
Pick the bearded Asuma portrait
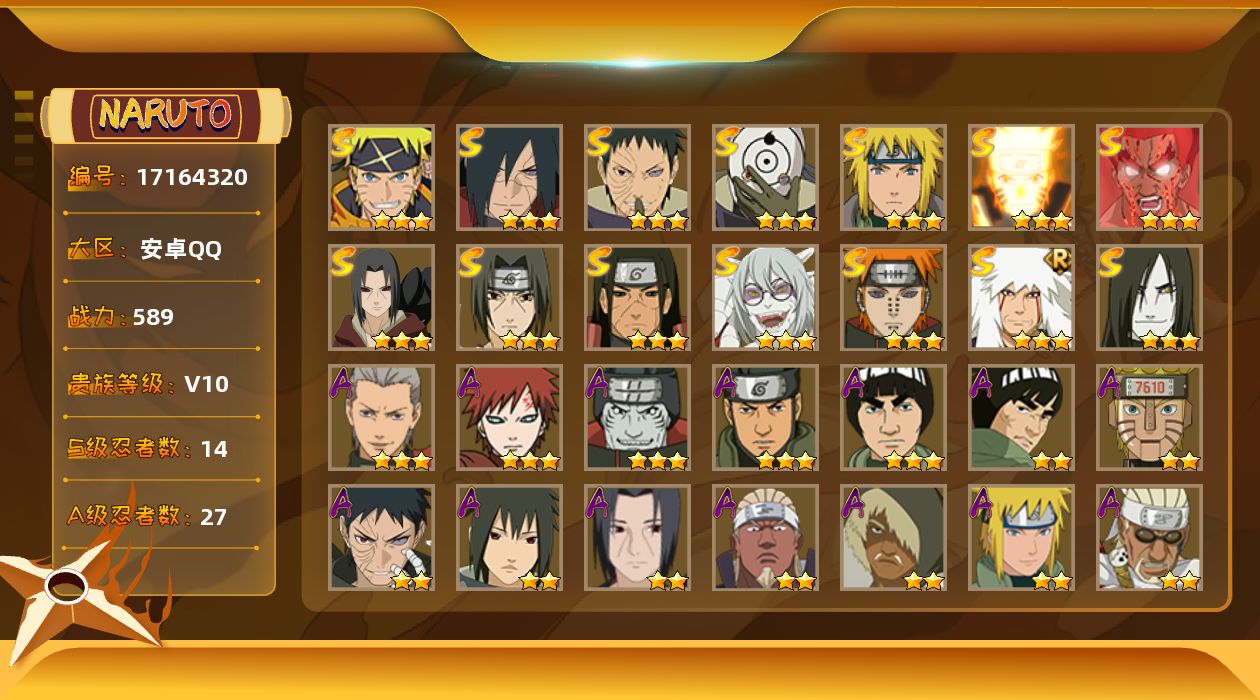[x=766, y=418]
